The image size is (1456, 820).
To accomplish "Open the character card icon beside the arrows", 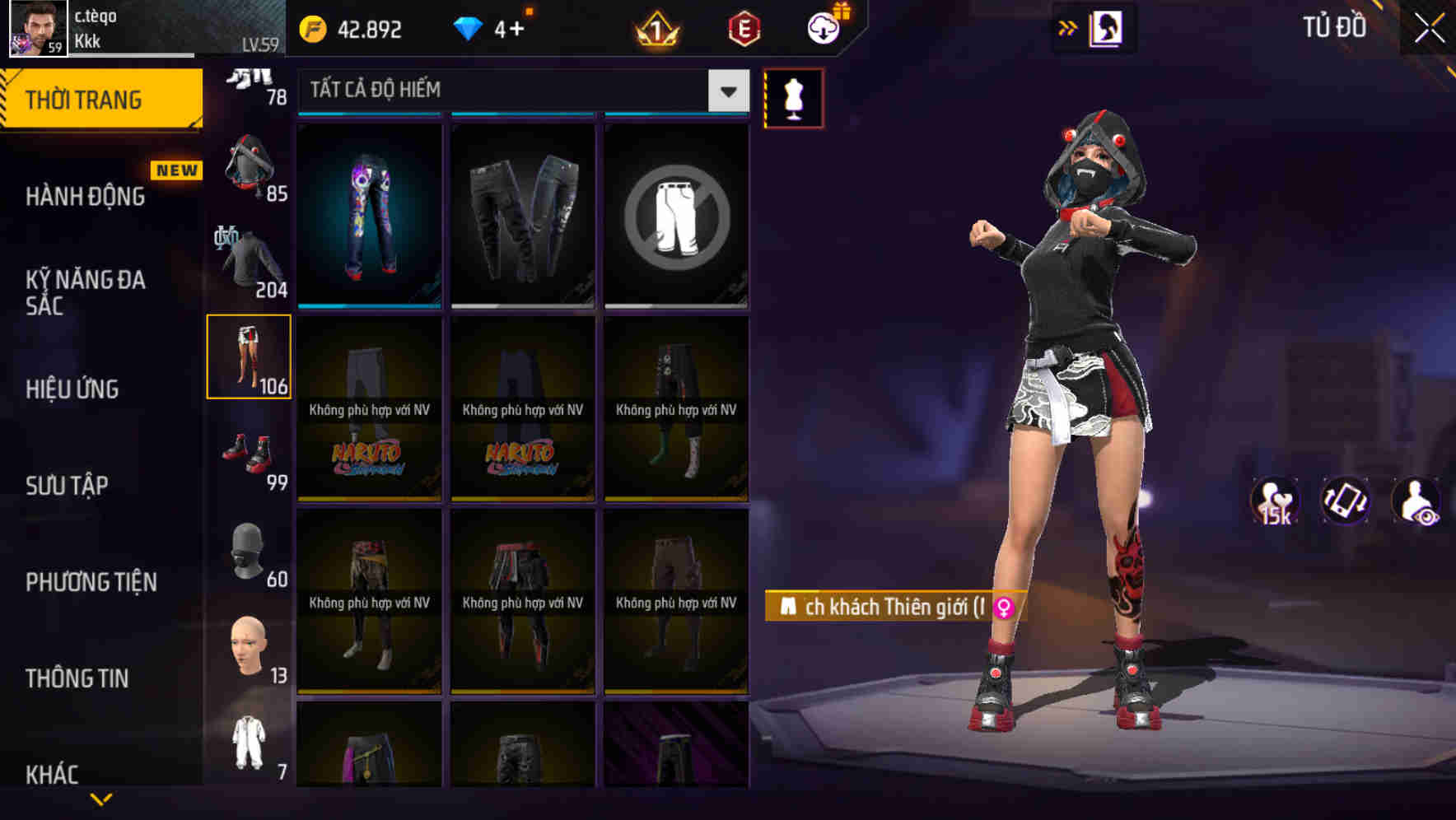I will click(x=1105, y=27).
